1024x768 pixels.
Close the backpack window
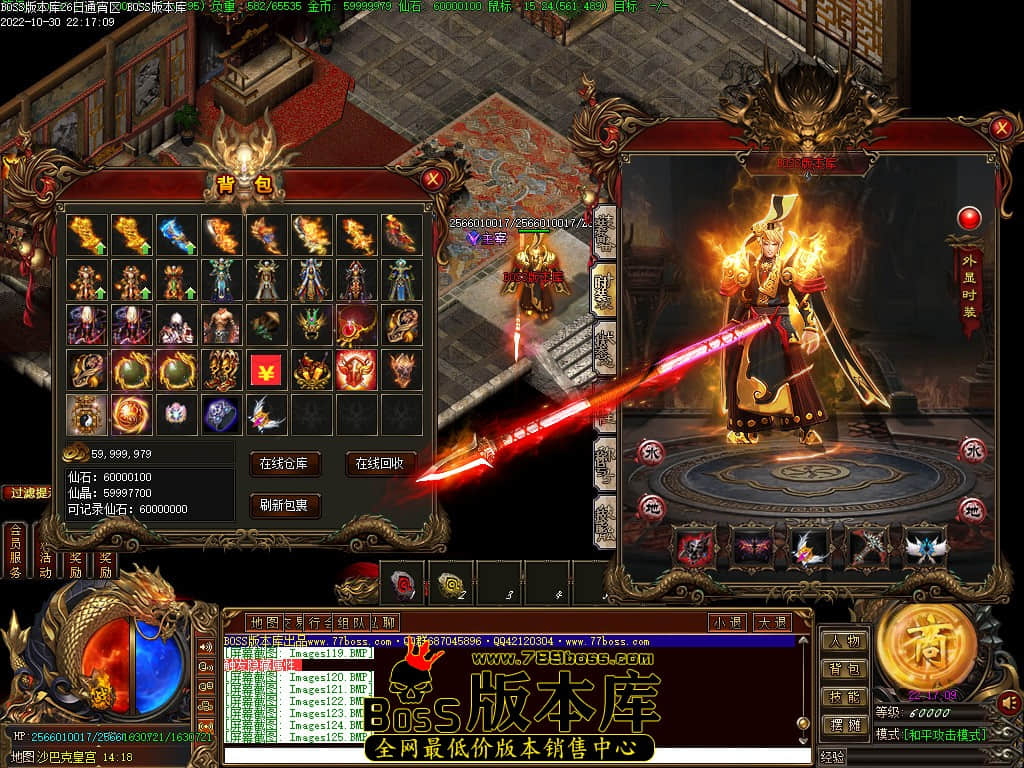pyautogui.click(x=432, y=180)
